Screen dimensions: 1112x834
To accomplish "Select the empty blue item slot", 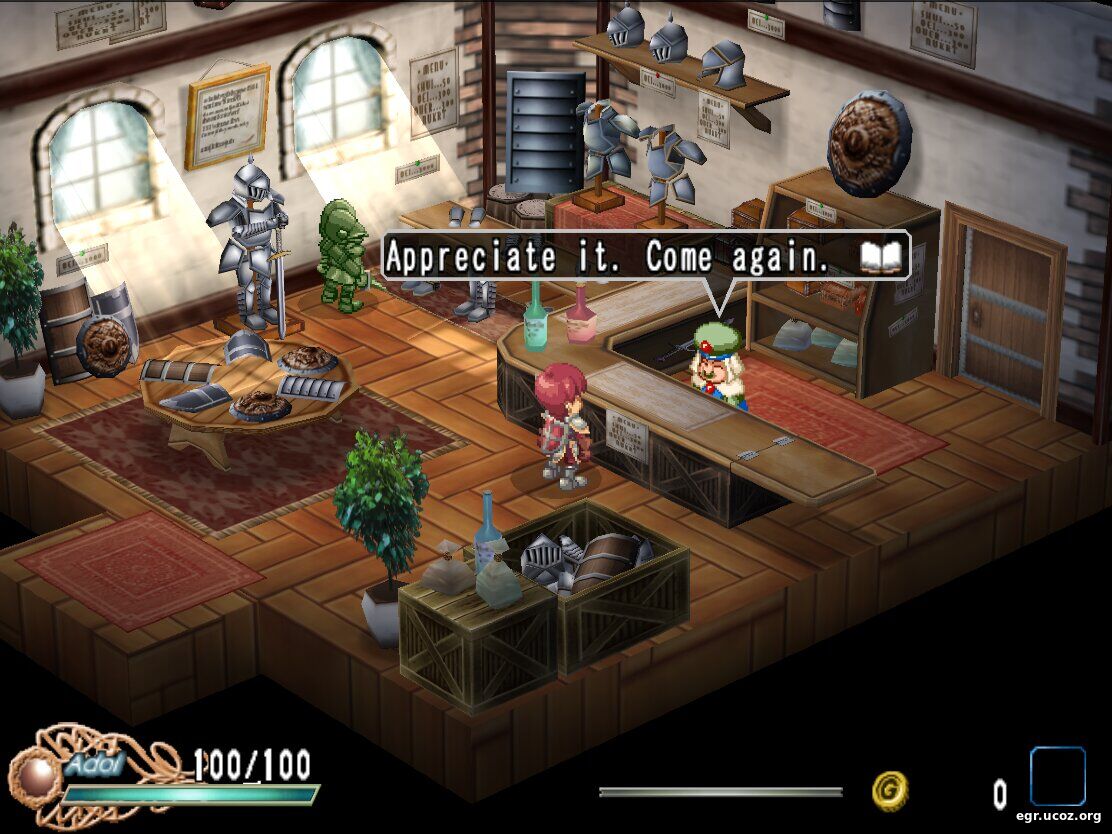I will [1057, 776].
